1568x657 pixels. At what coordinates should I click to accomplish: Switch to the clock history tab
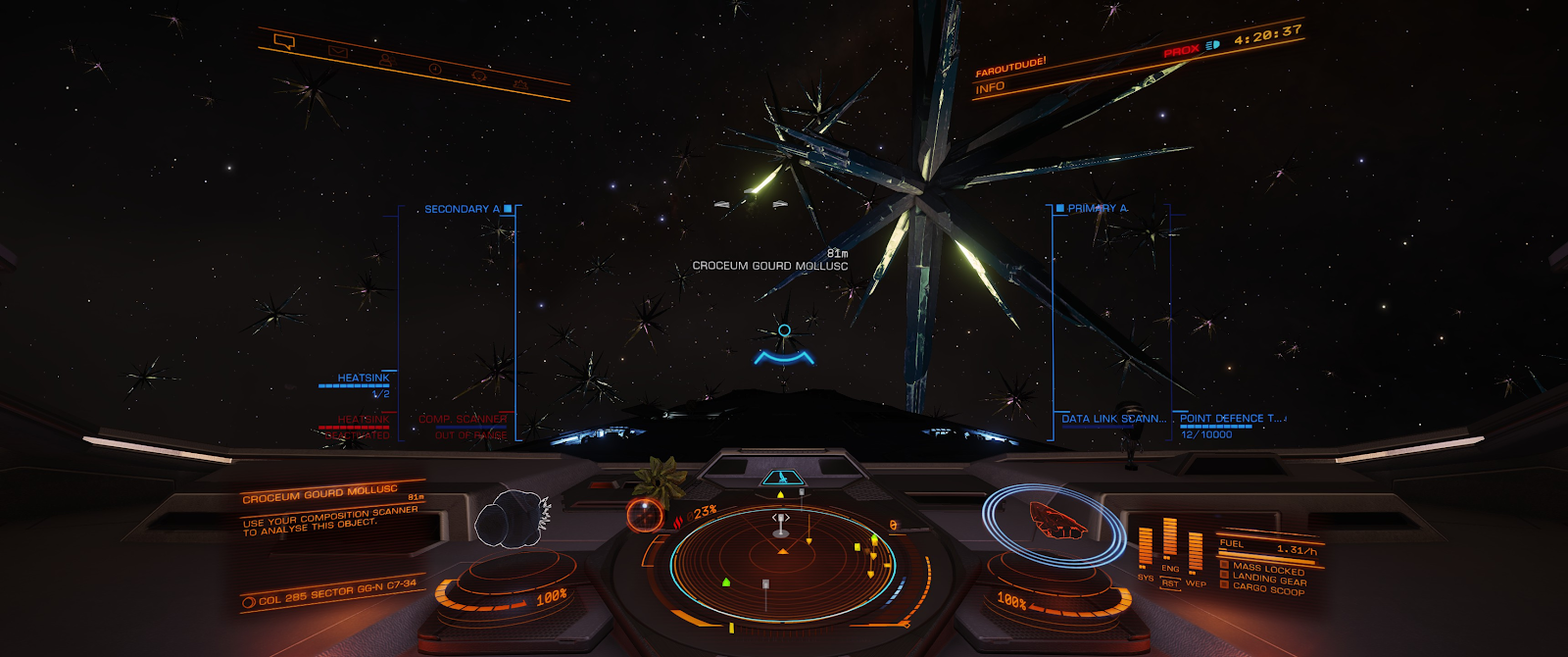pos(434,69)
